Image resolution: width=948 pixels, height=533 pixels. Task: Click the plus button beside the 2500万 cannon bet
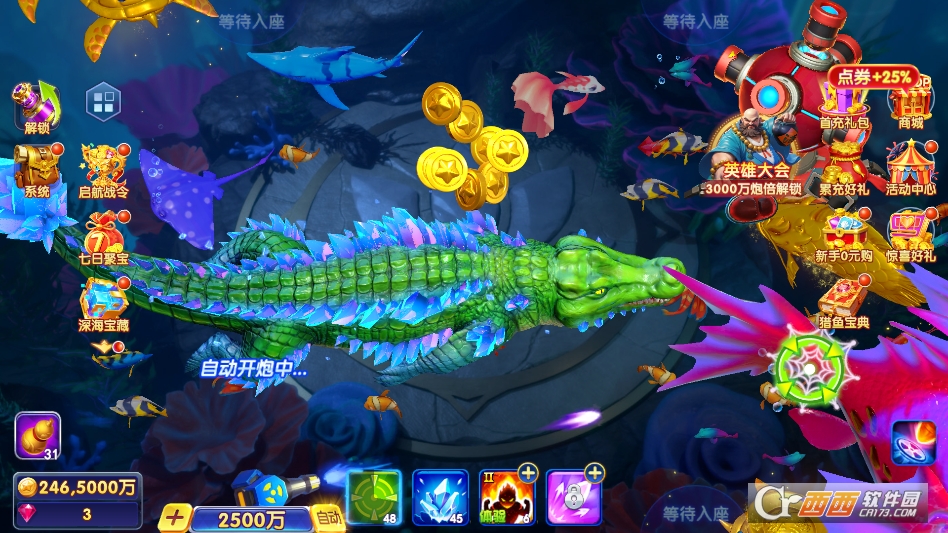tap(176, 518)
